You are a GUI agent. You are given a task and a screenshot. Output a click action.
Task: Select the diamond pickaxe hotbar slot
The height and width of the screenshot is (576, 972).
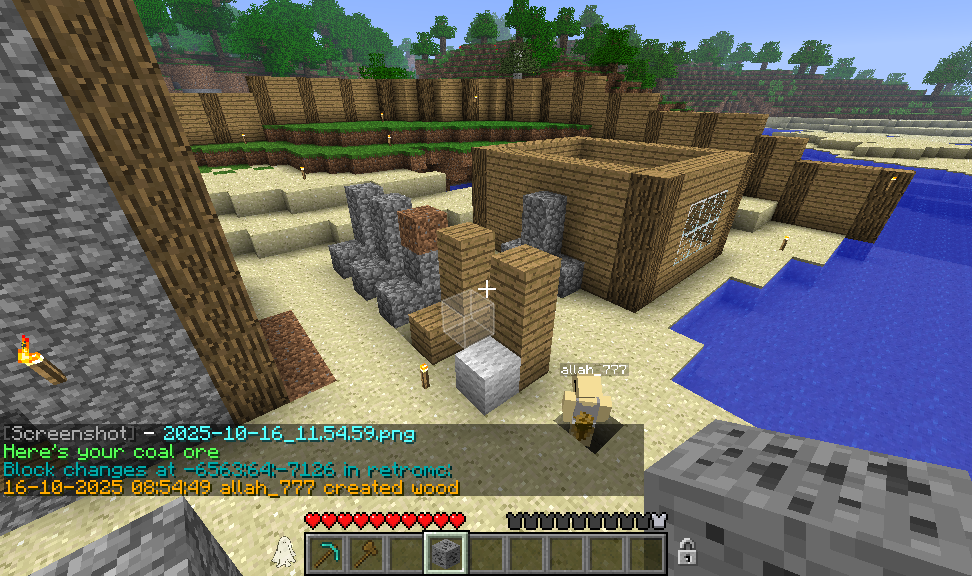pos(327,553)
